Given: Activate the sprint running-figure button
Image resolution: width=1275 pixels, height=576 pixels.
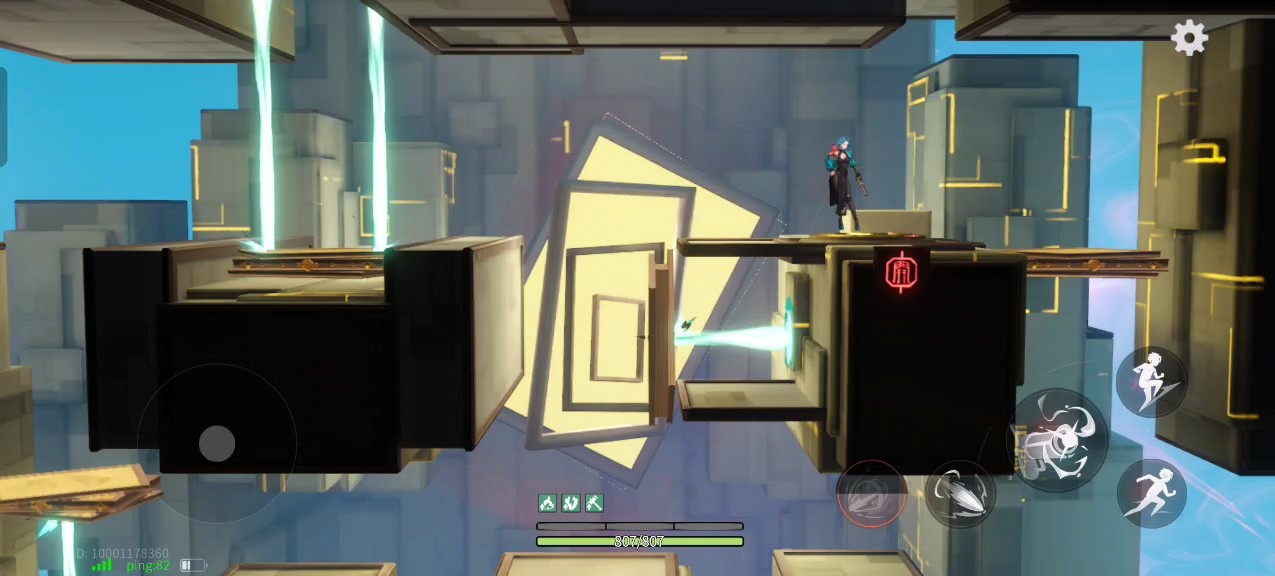Looking at the screenshot, I should (1151, 493).
